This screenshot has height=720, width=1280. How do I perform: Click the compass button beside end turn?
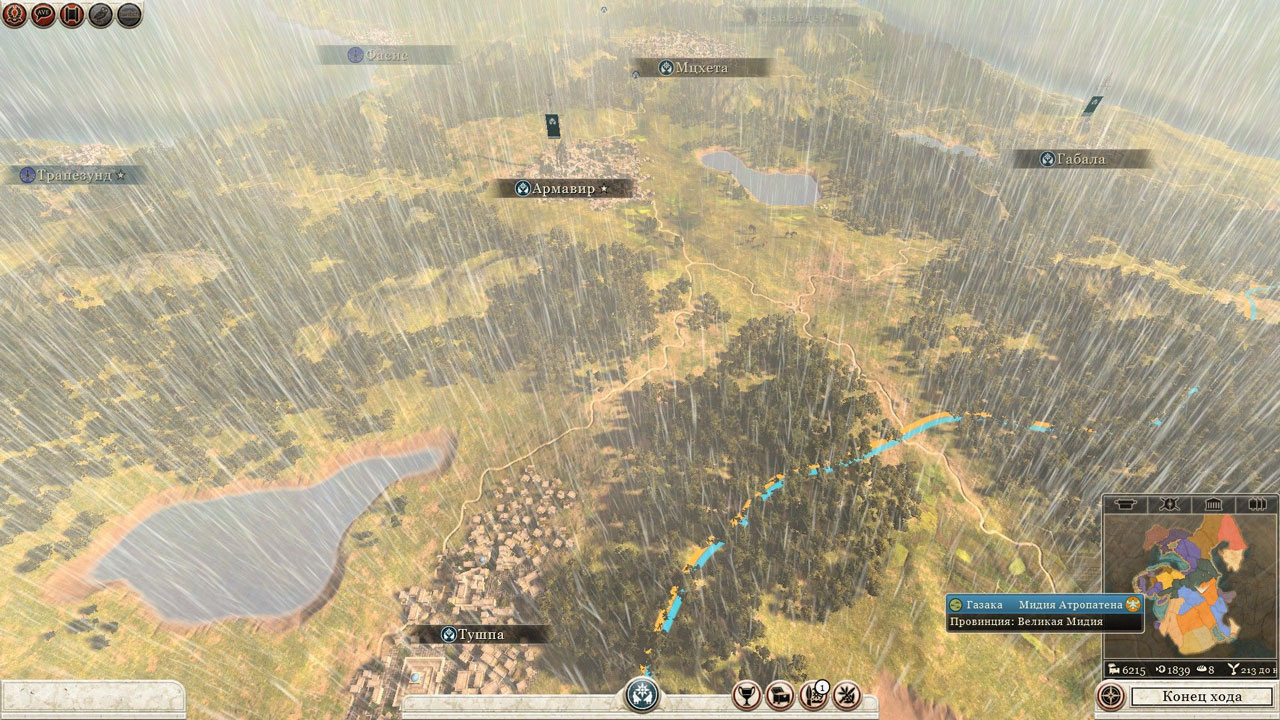(x=1109, y=696)
